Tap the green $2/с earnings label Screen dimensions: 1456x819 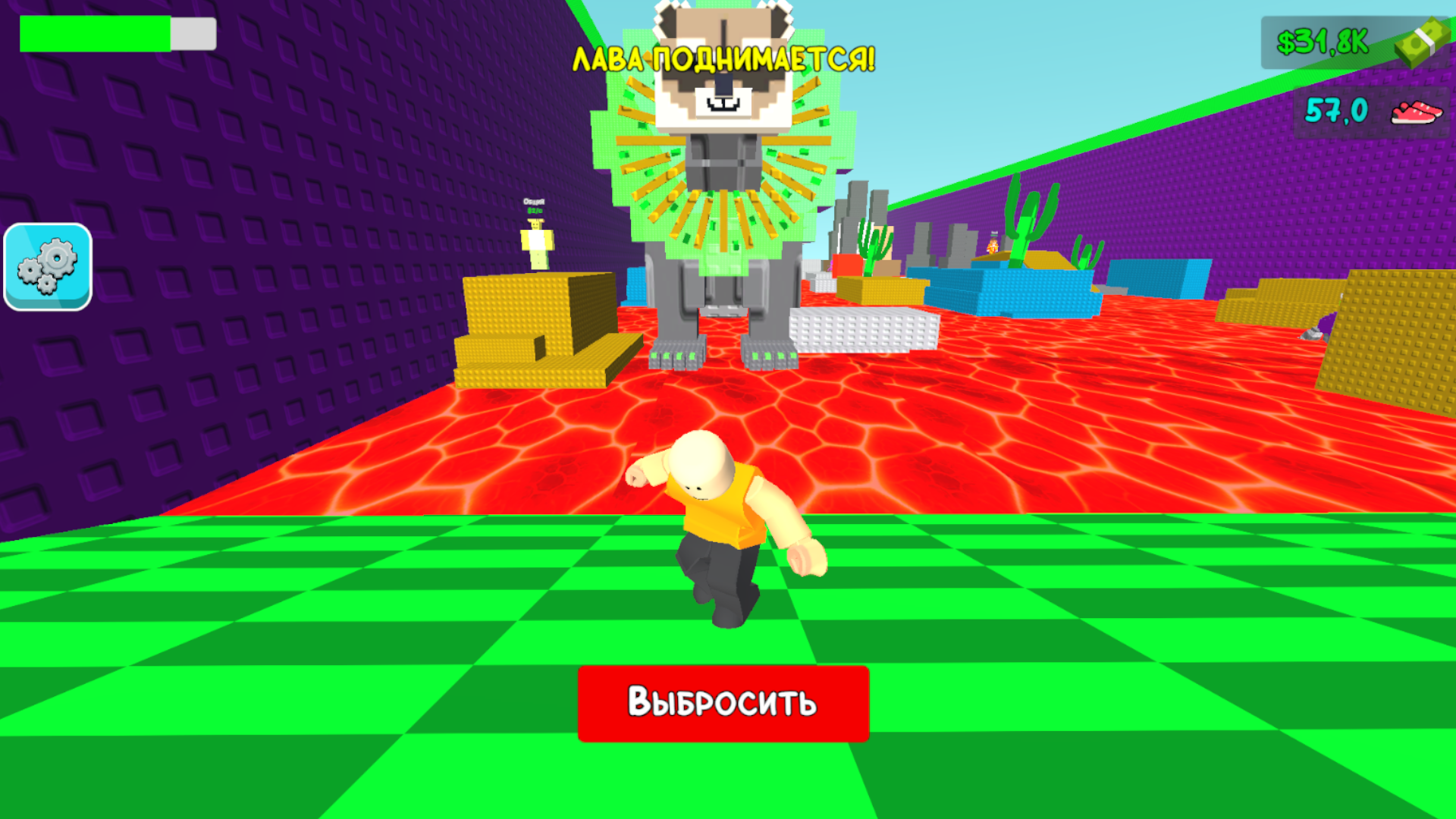click(535, 211)
